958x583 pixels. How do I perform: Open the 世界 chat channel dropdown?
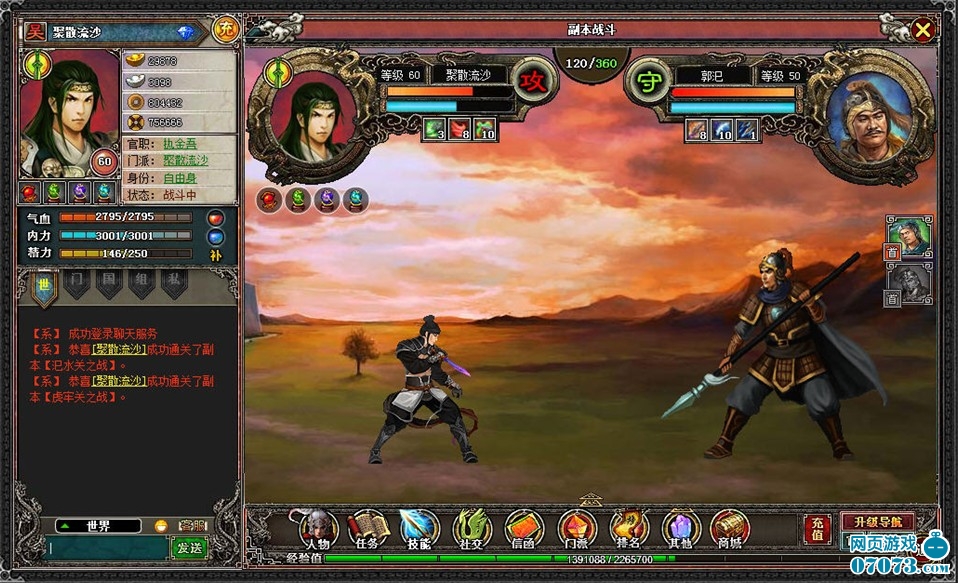pos(97,526)
